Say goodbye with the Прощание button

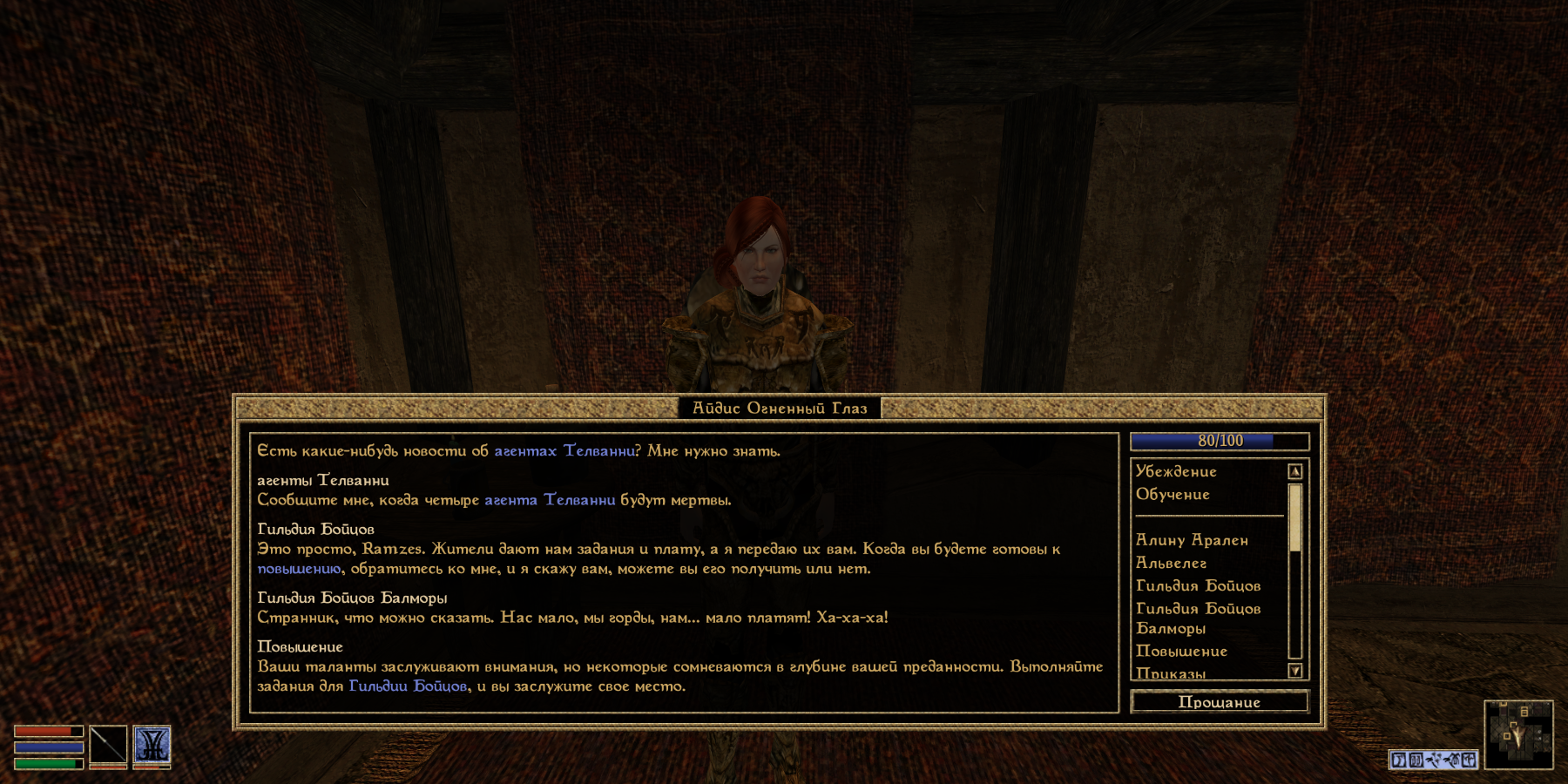[1219, 702]
